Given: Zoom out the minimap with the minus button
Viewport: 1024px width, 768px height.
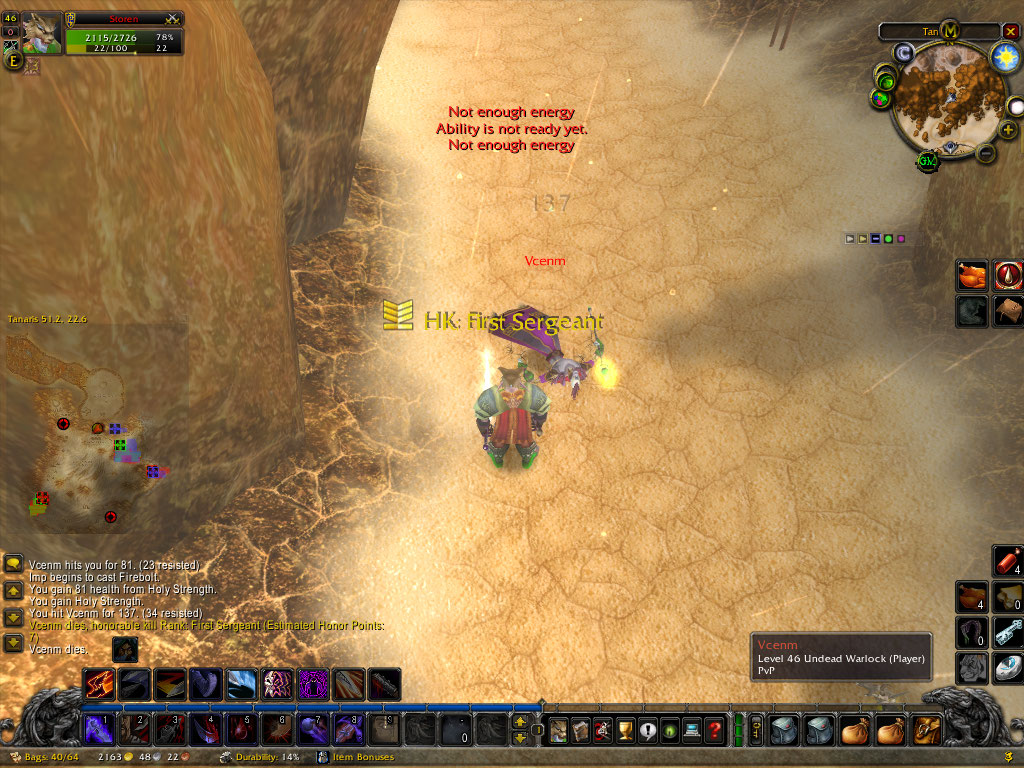Looking at the screenshot, I should pyautogui.click(x=984, y=154).
